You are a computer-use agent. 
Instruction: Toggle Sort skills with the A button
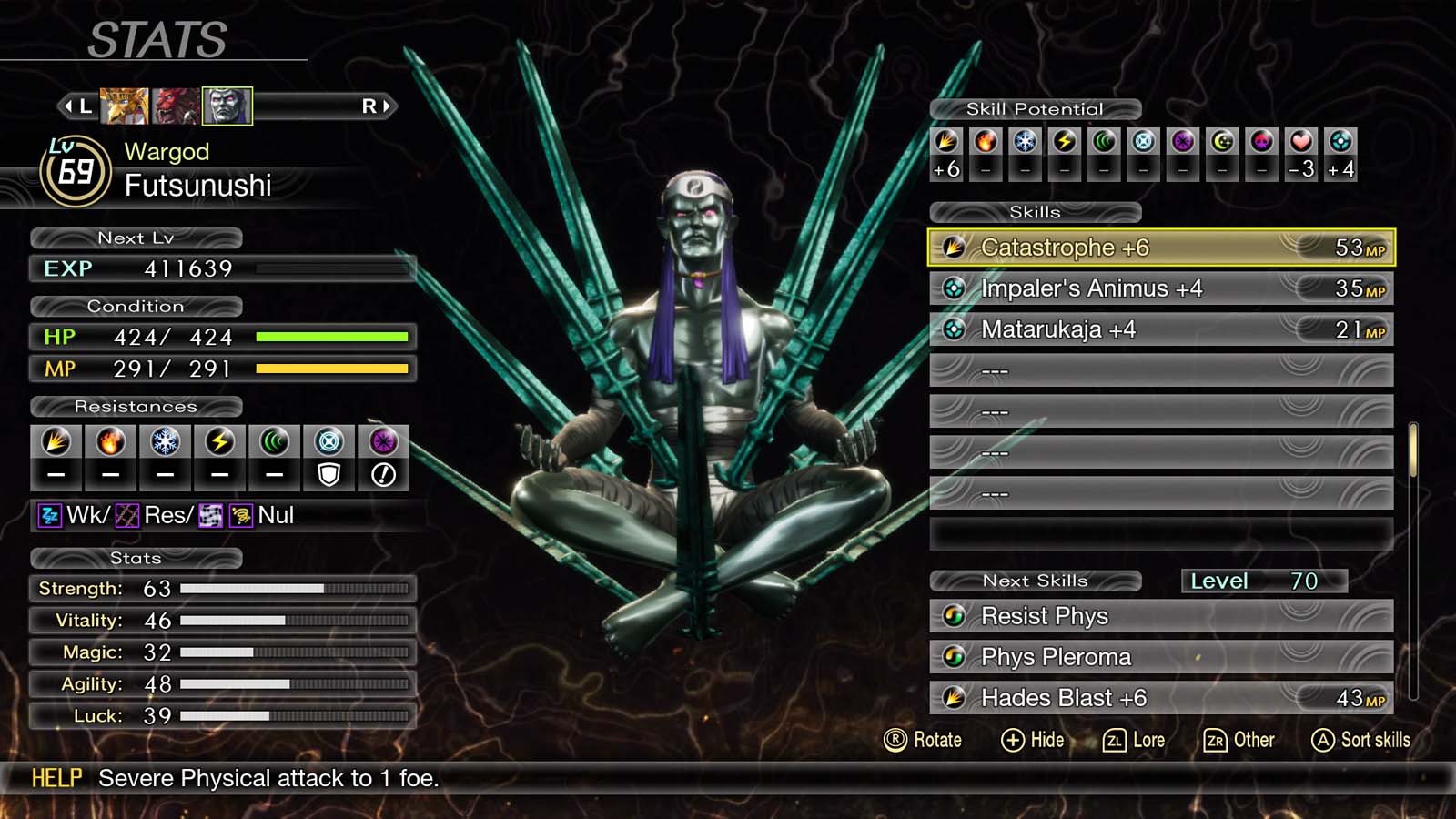[1360, 740]
